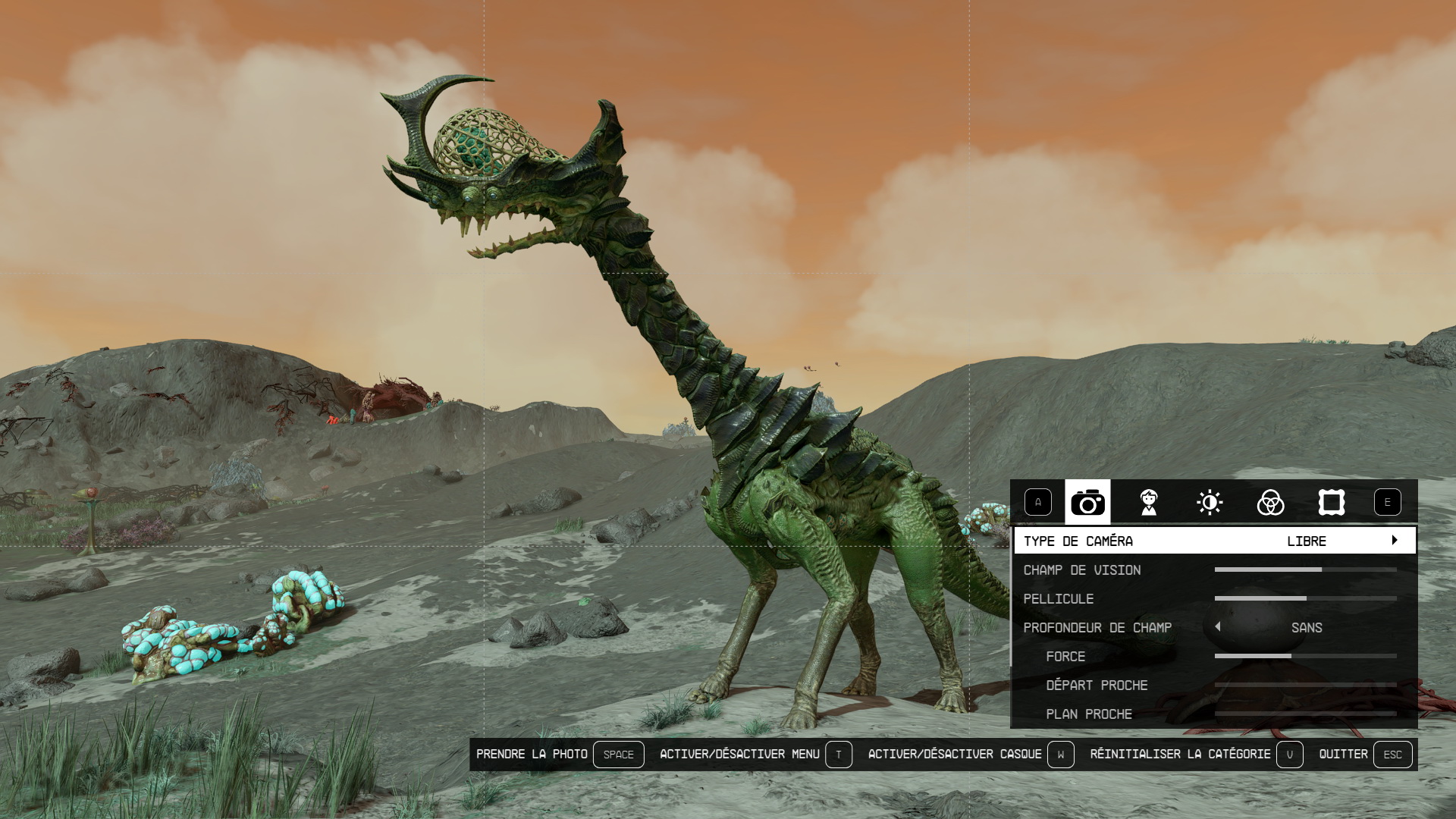Select the camera settings tab

click(1087, 502)
